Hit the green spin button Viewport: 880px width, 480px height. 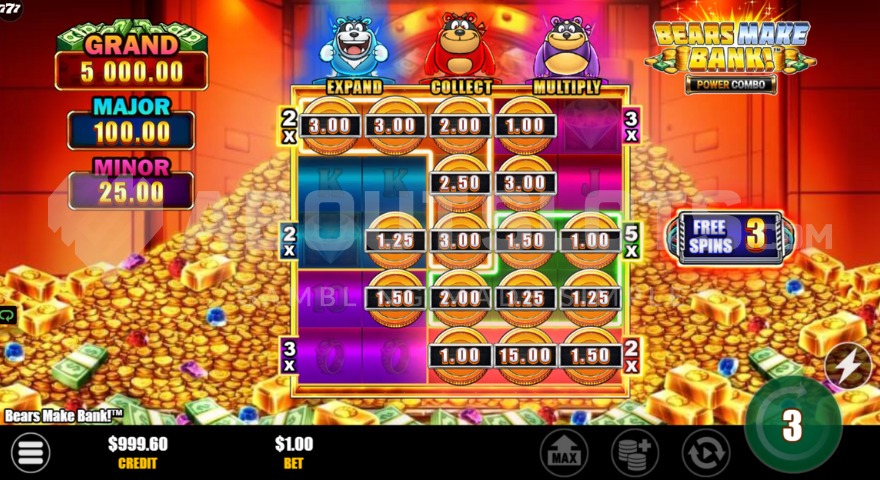pos(792,425)
